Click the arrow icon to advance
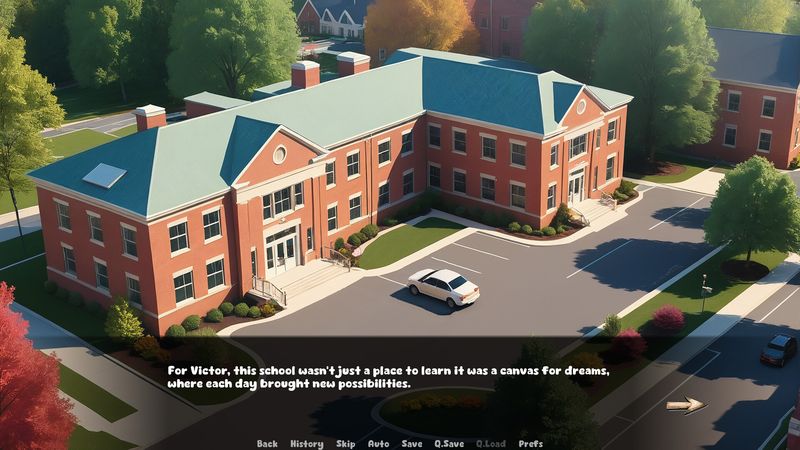 coord(685,405)
